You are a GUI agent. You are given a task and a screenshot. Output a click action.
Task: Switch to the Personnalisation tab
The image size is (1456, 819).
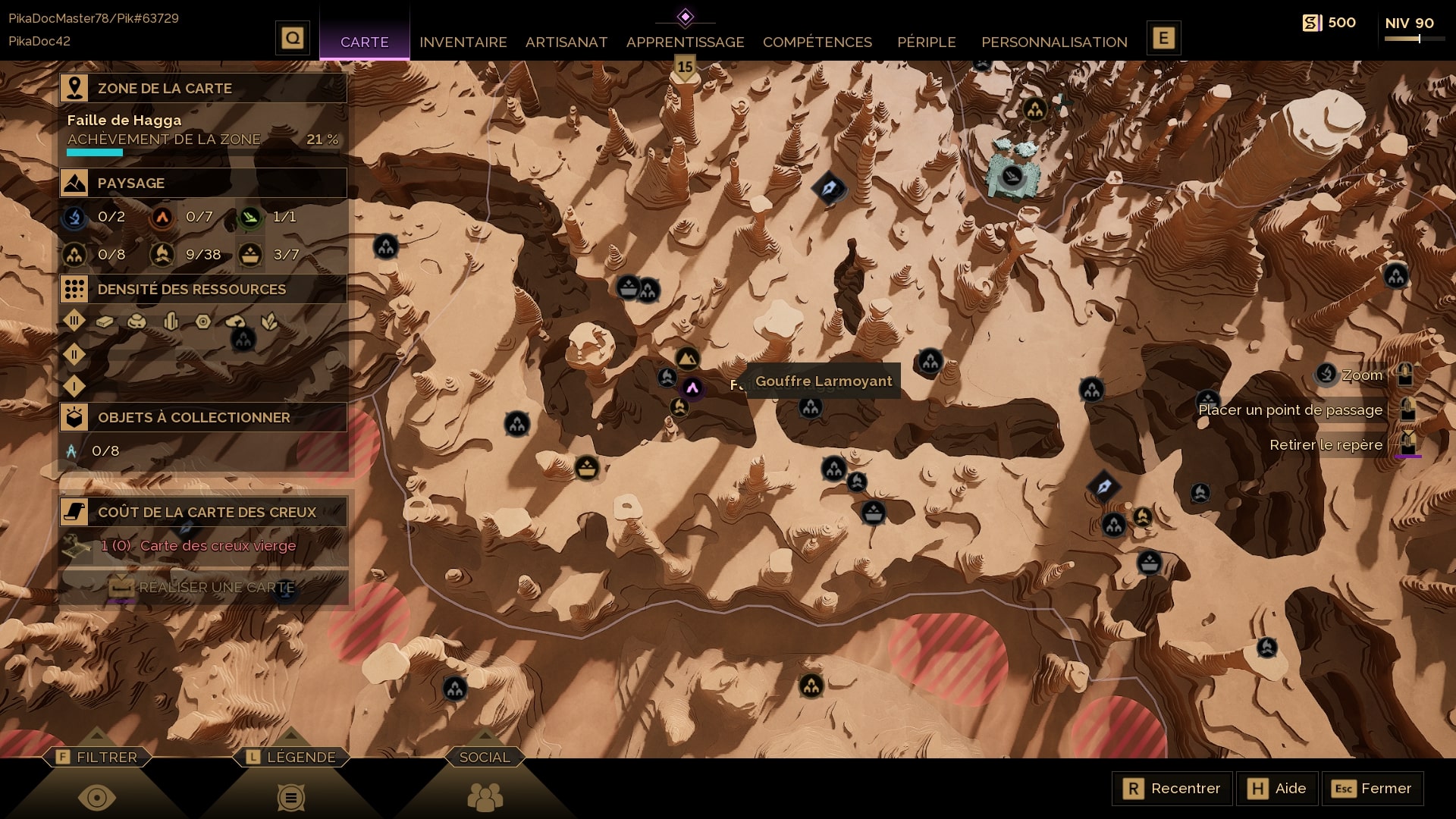coord(1054,42)
